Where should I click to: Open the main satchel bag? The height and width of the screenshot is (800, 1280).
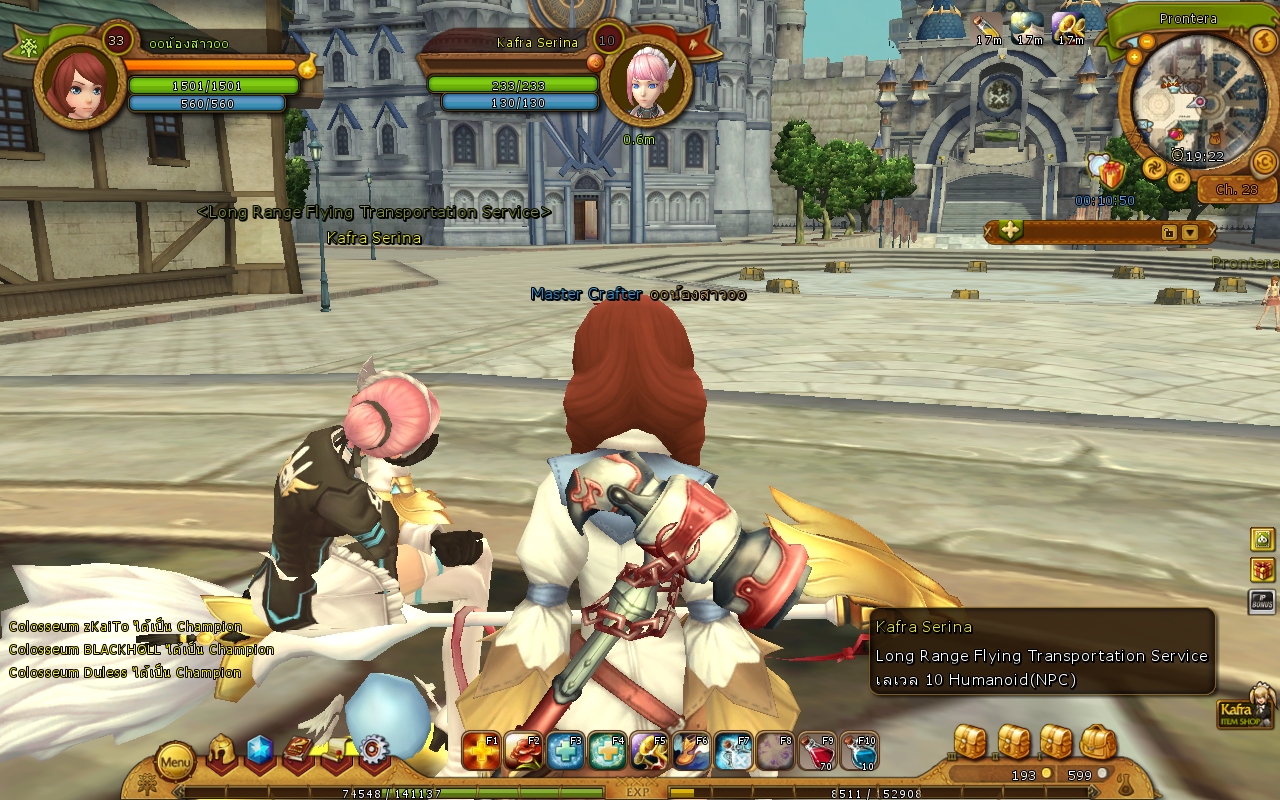tap(1098, 742)
